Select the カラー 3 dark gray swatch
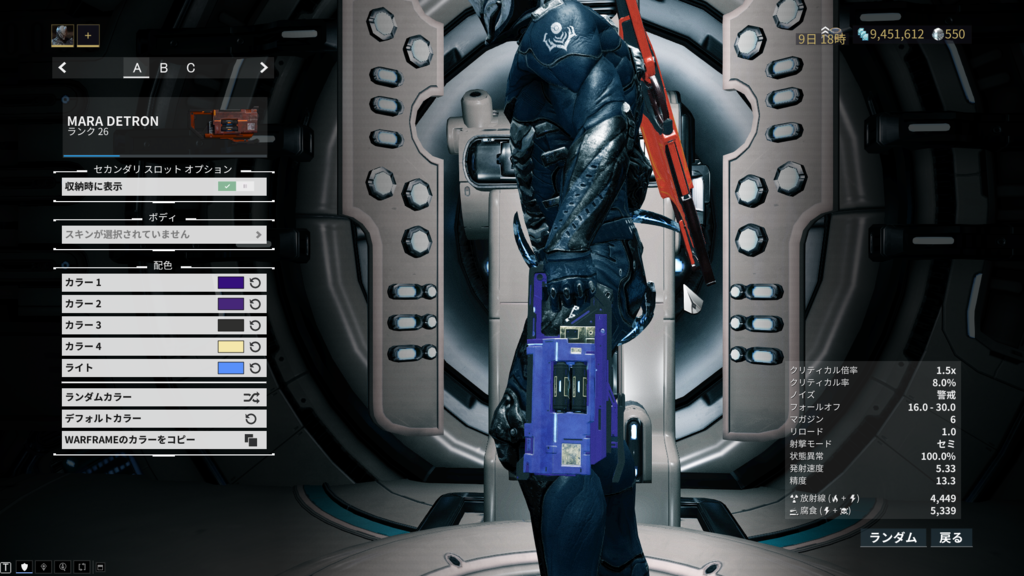 pos(231,325)
